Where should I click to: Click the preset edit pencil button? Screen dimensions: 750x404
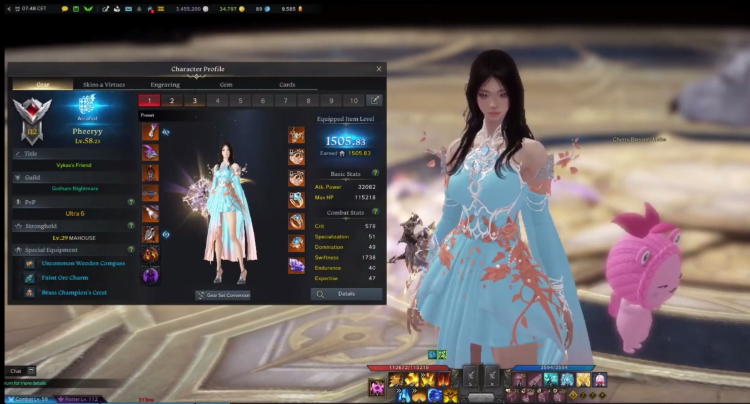coord(375,100)
